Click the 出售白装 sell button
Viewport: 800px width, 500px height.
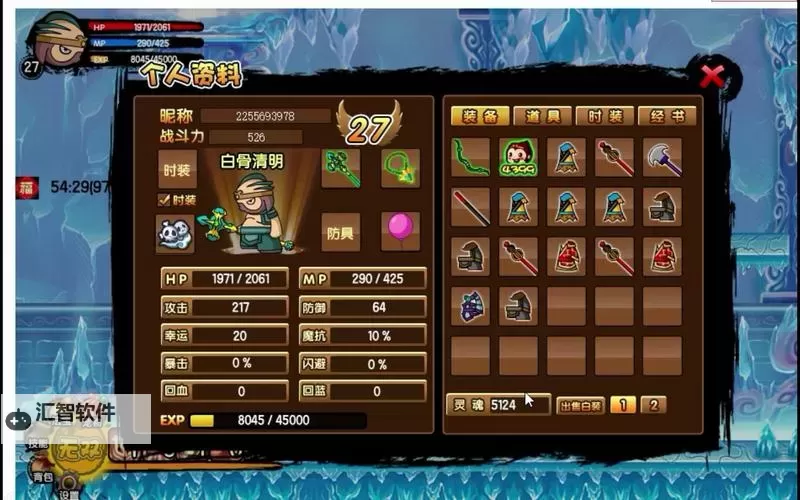pos(580,405)
